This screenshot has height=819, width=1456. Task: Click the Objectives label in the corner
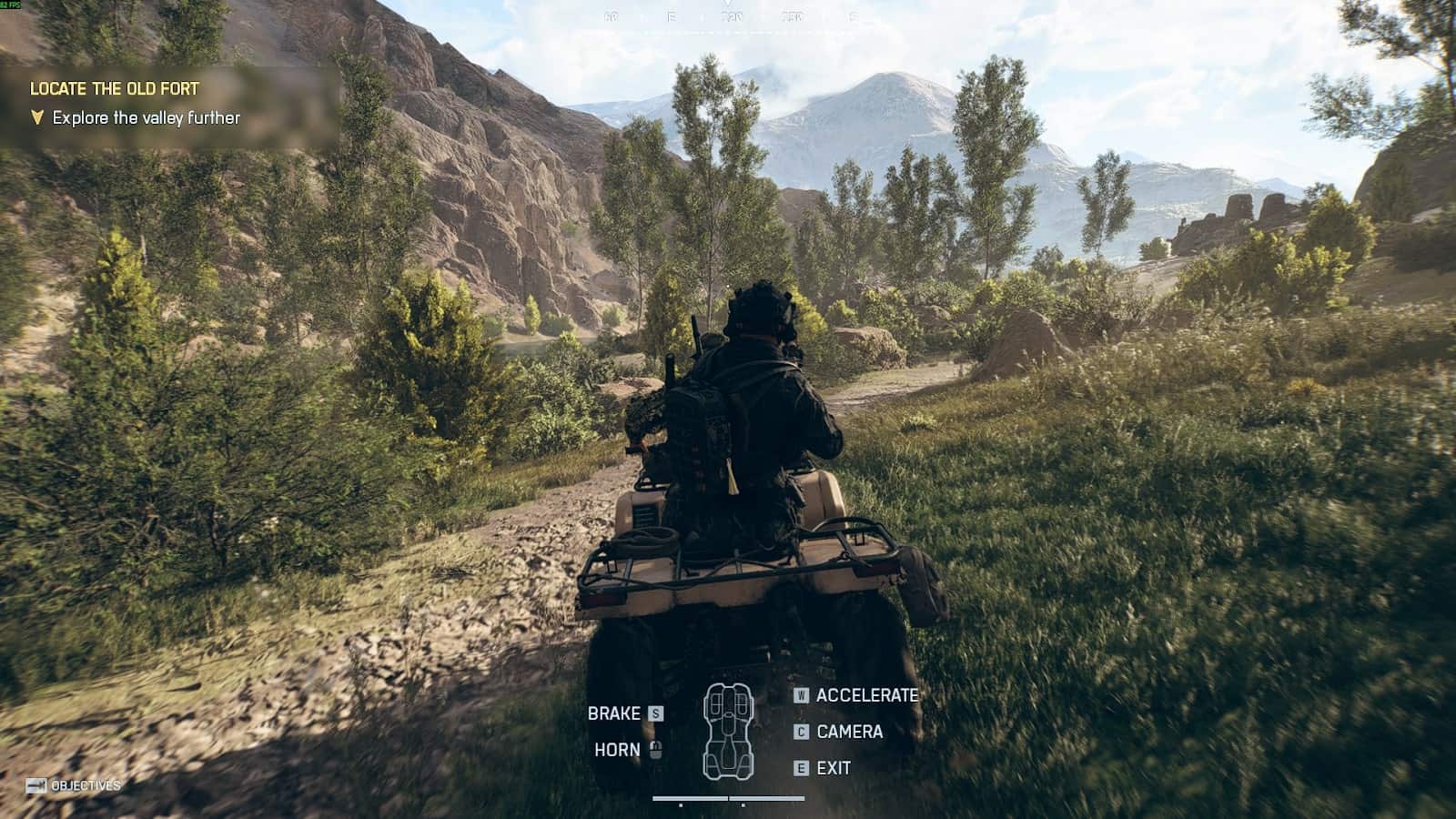(x=85, y=785)
